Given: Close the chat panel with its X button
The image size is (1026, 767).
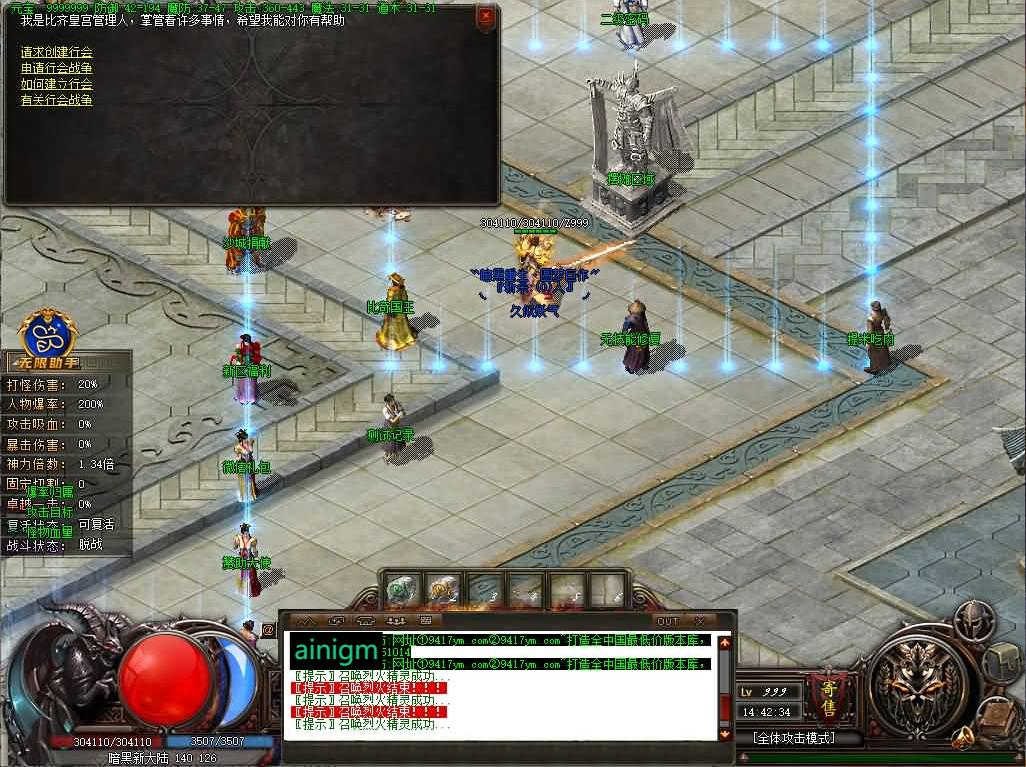Looking at the screenshot, I should [x=699, y=621].
